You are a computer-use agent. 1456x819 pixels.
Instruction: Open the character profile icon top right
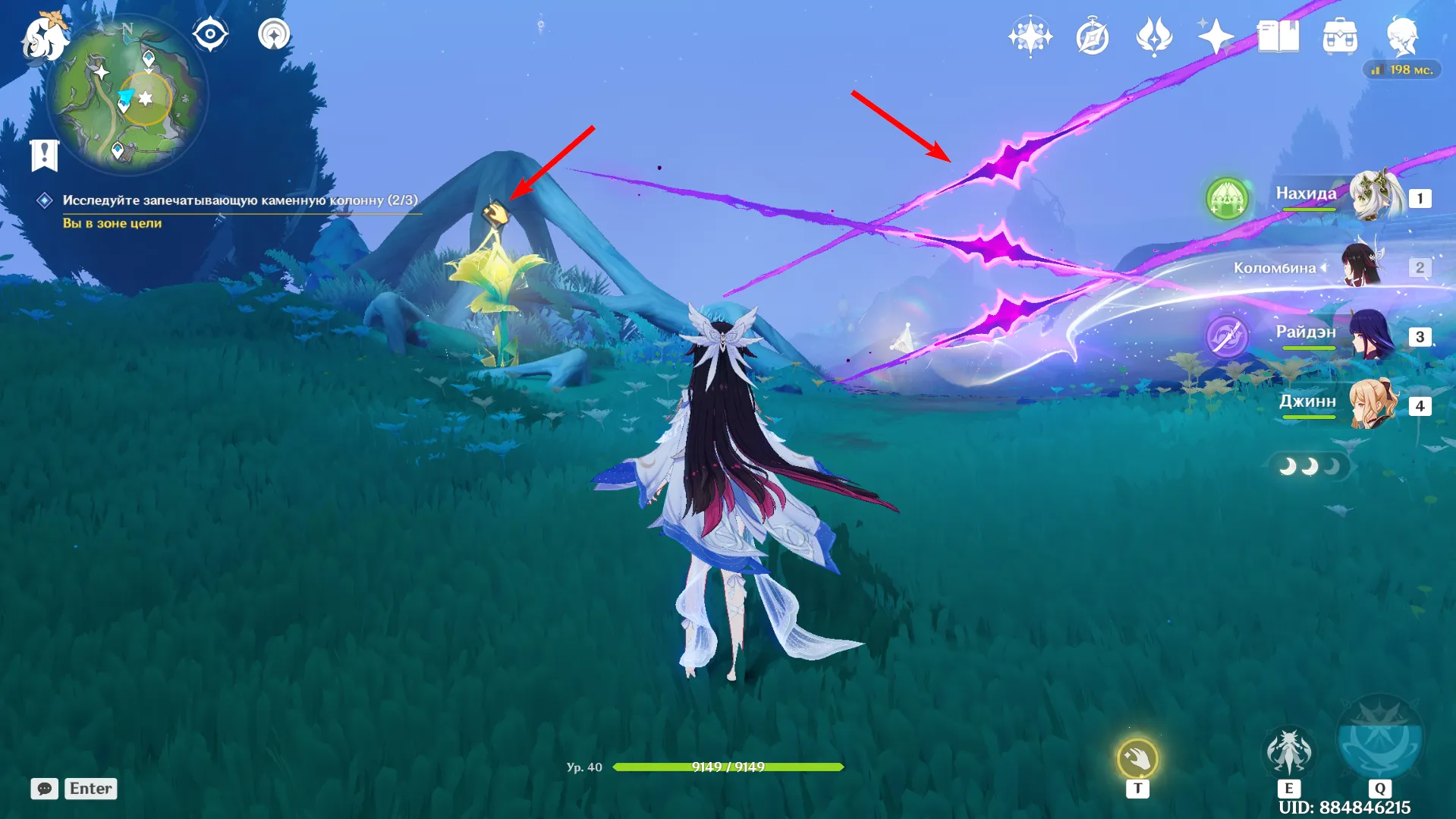(1404, 35)
